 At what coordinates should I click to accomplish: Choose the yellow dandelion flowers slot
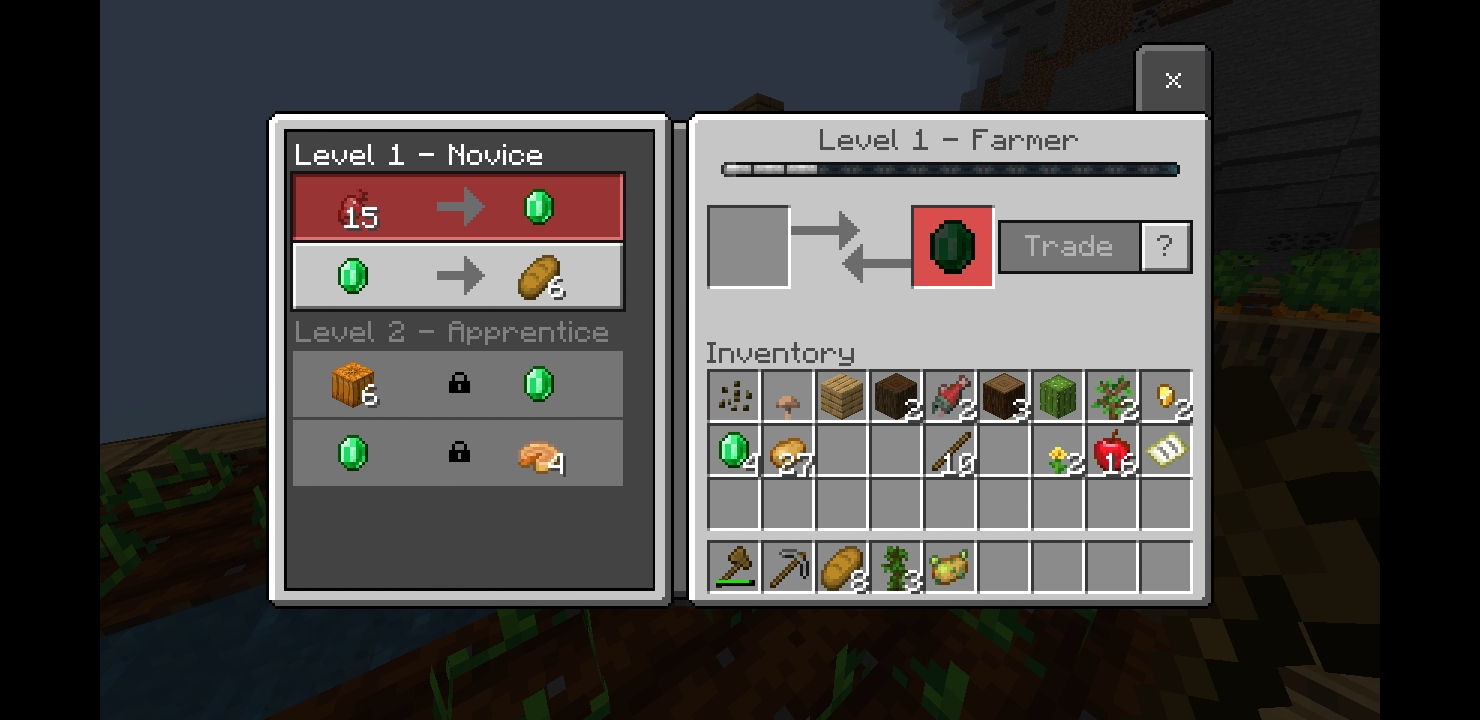coord(1058,450)
